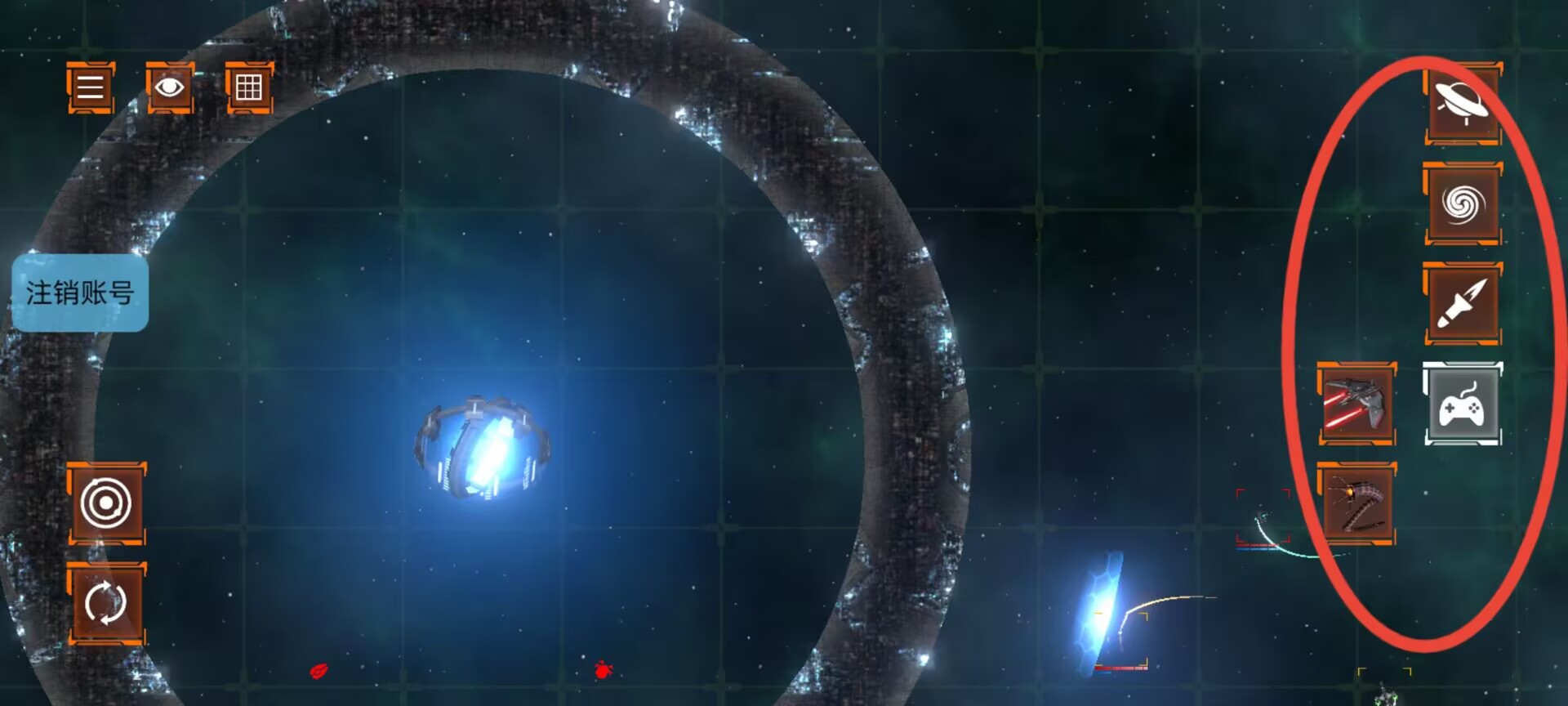The height and width of the screenshot is (706, 1568).
Task: Activate the concentric circles target button
Action: (106, 503)
